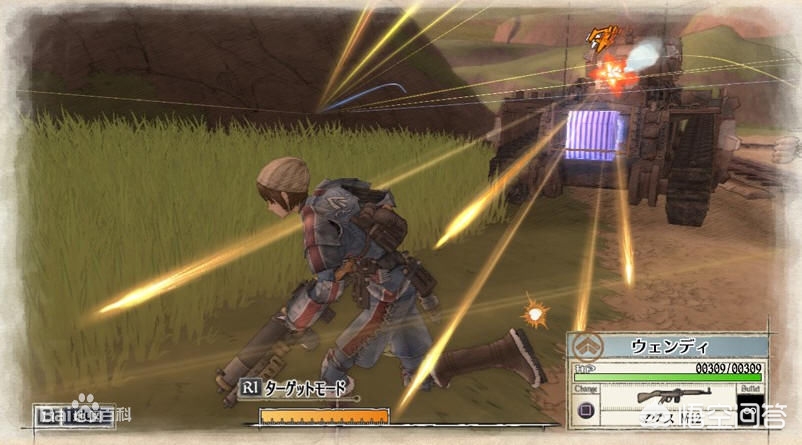Click the scout class chevron emblem
The width and height of the screenshot is (802, 445).
pyautogui.click(x=586, y=347)
